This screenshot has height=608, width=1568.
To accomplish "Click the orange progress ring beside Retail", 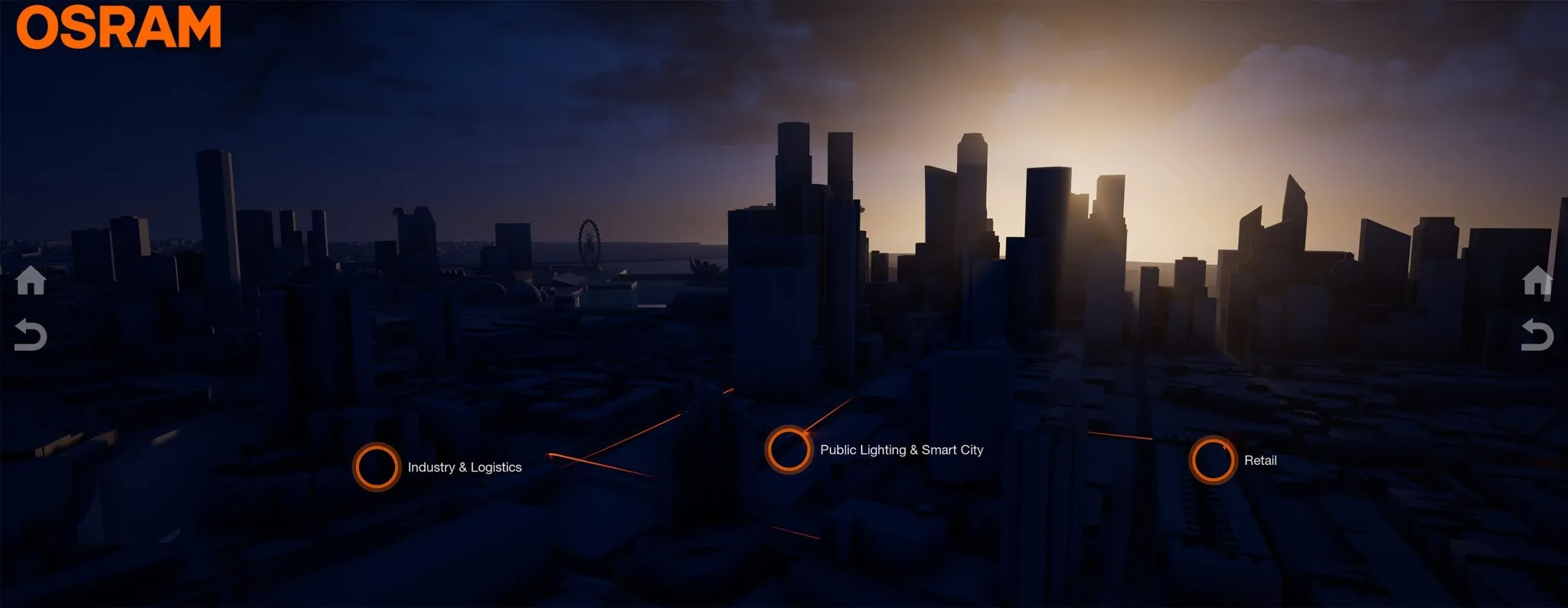I will (x=1214, y=459).
